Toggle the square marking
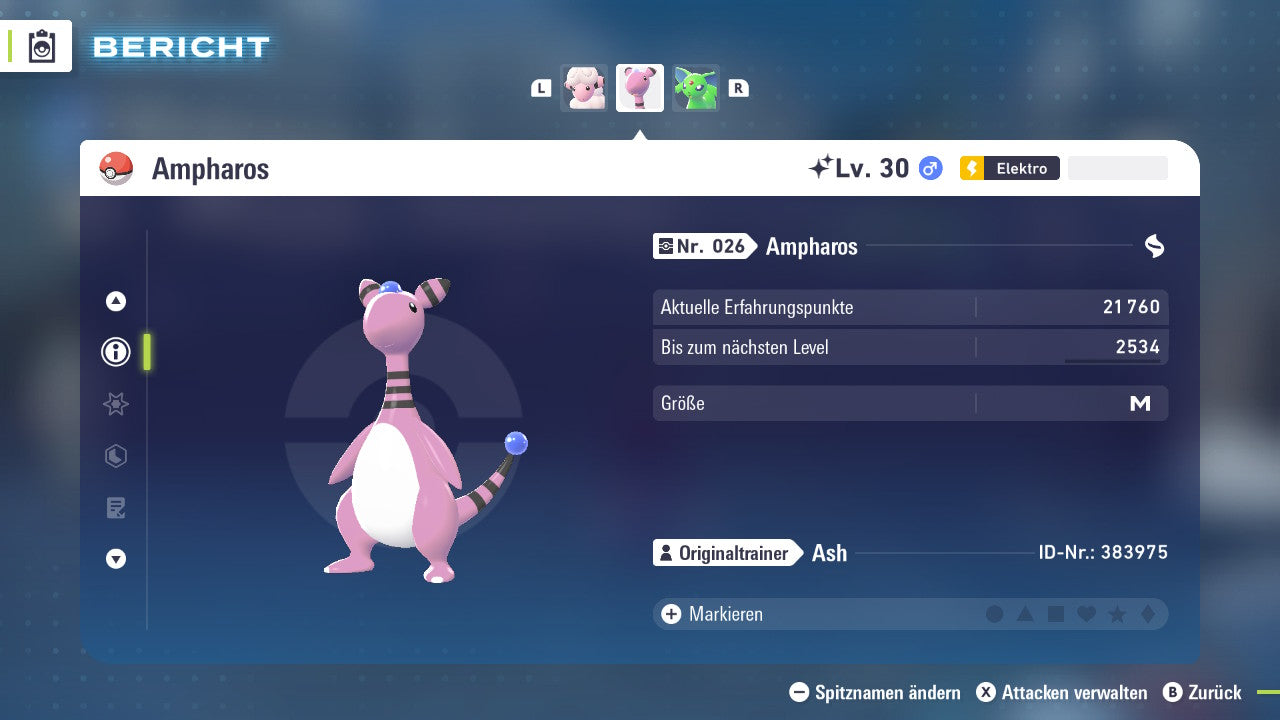Image resolution: width=1280 pixels, height=720 pixels. click(1056, 614)
